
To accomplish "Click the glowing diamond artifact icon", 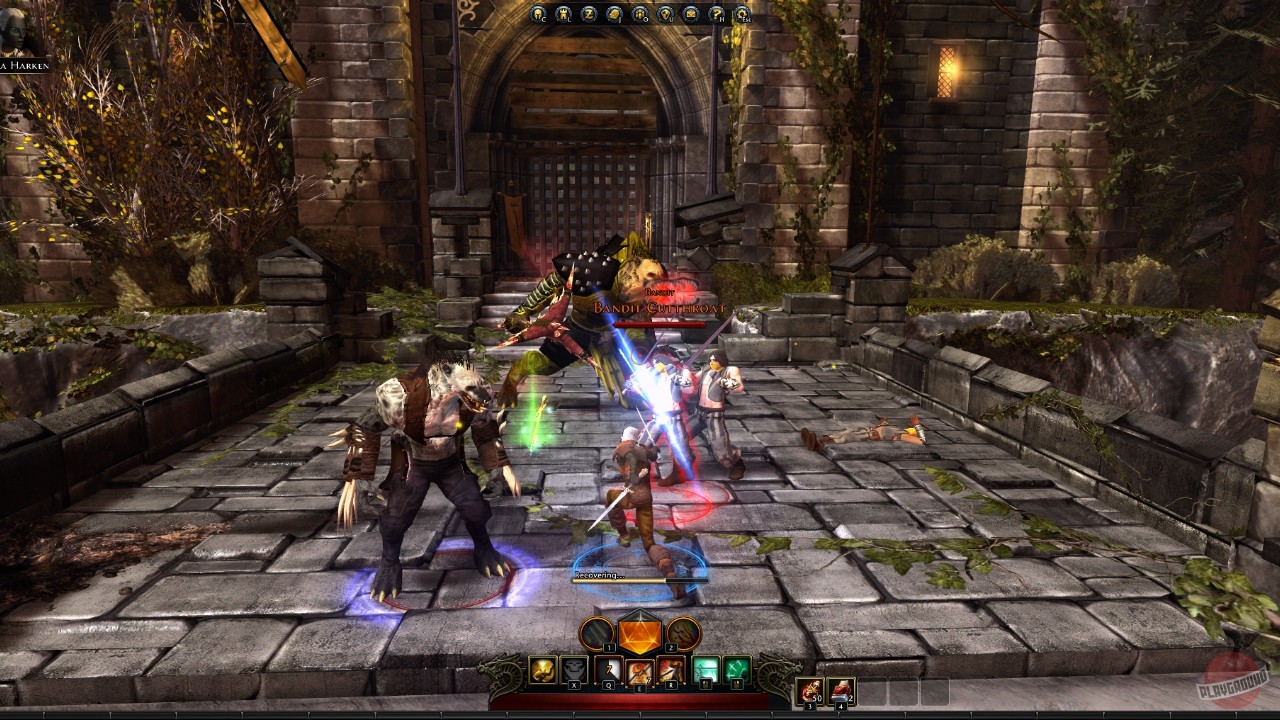I will coord(640,635).
